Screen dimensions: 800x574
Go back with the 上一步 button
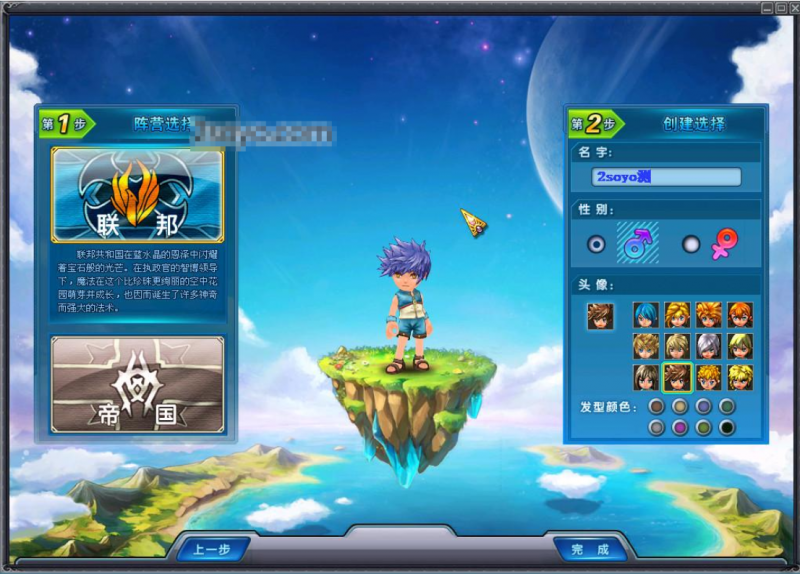tap(212, 549)
